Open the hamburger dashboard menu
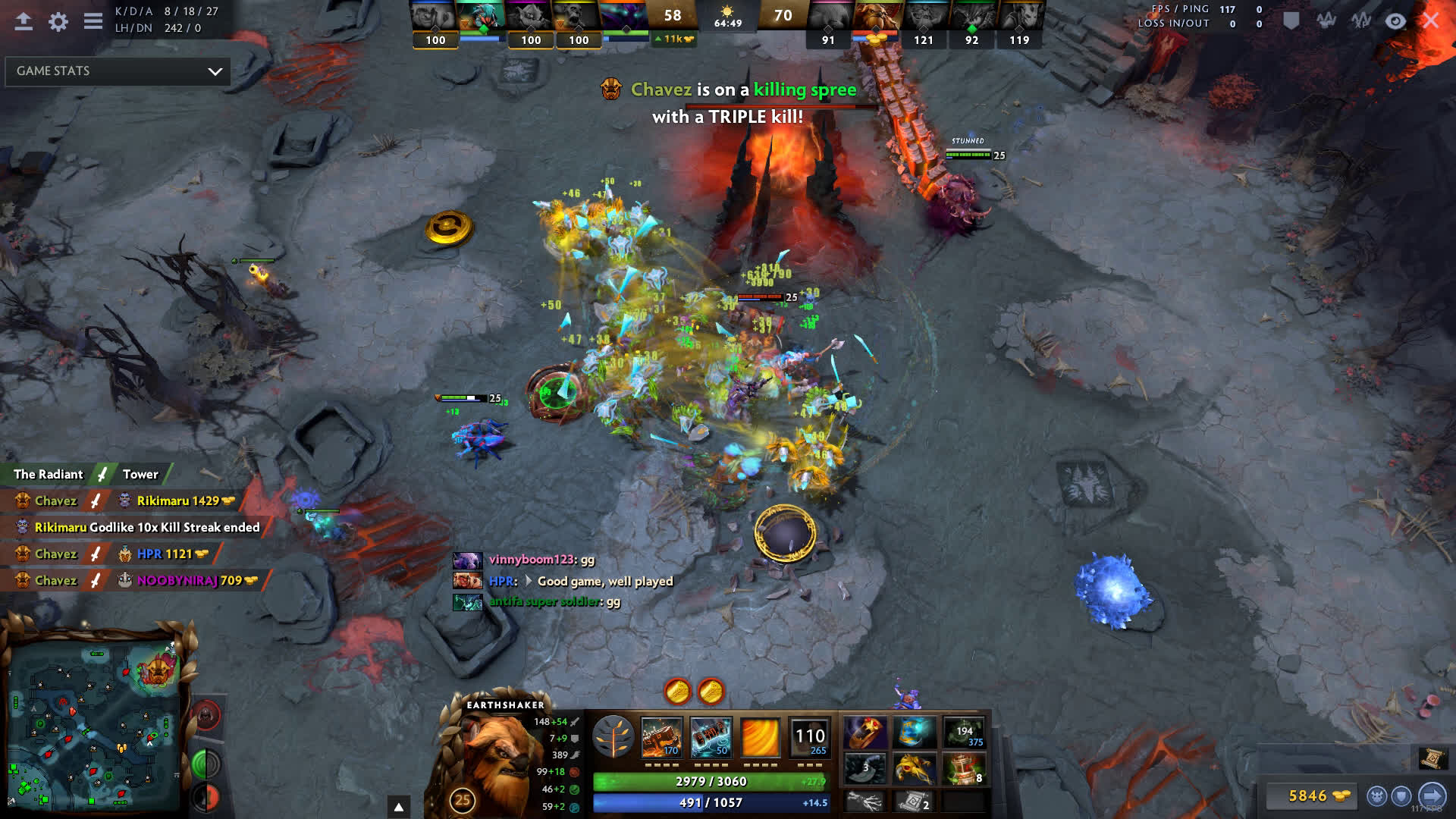Viewport: 1456px width, 819px height. (93, 21)
